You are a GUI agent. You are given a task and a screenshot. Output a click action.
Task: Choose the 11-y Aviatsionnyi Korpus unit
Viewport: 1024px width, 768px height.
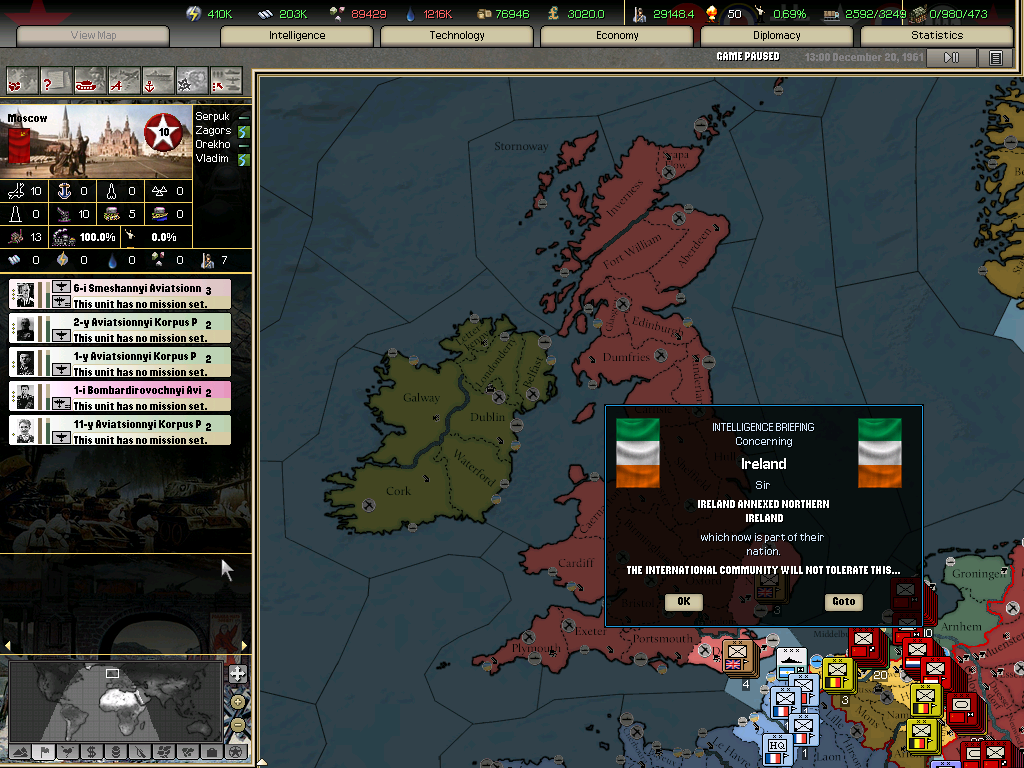pos(120,430)
